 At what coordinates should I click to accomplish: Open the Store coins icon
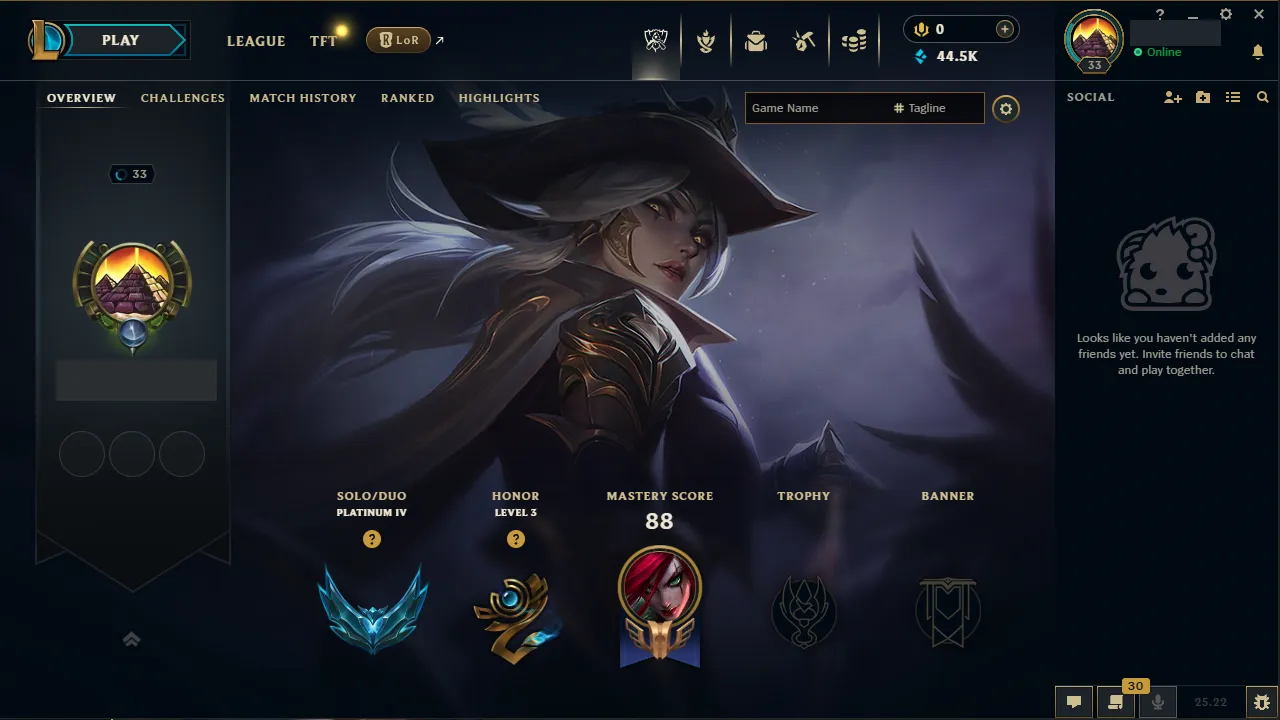(x=853, y=40)
